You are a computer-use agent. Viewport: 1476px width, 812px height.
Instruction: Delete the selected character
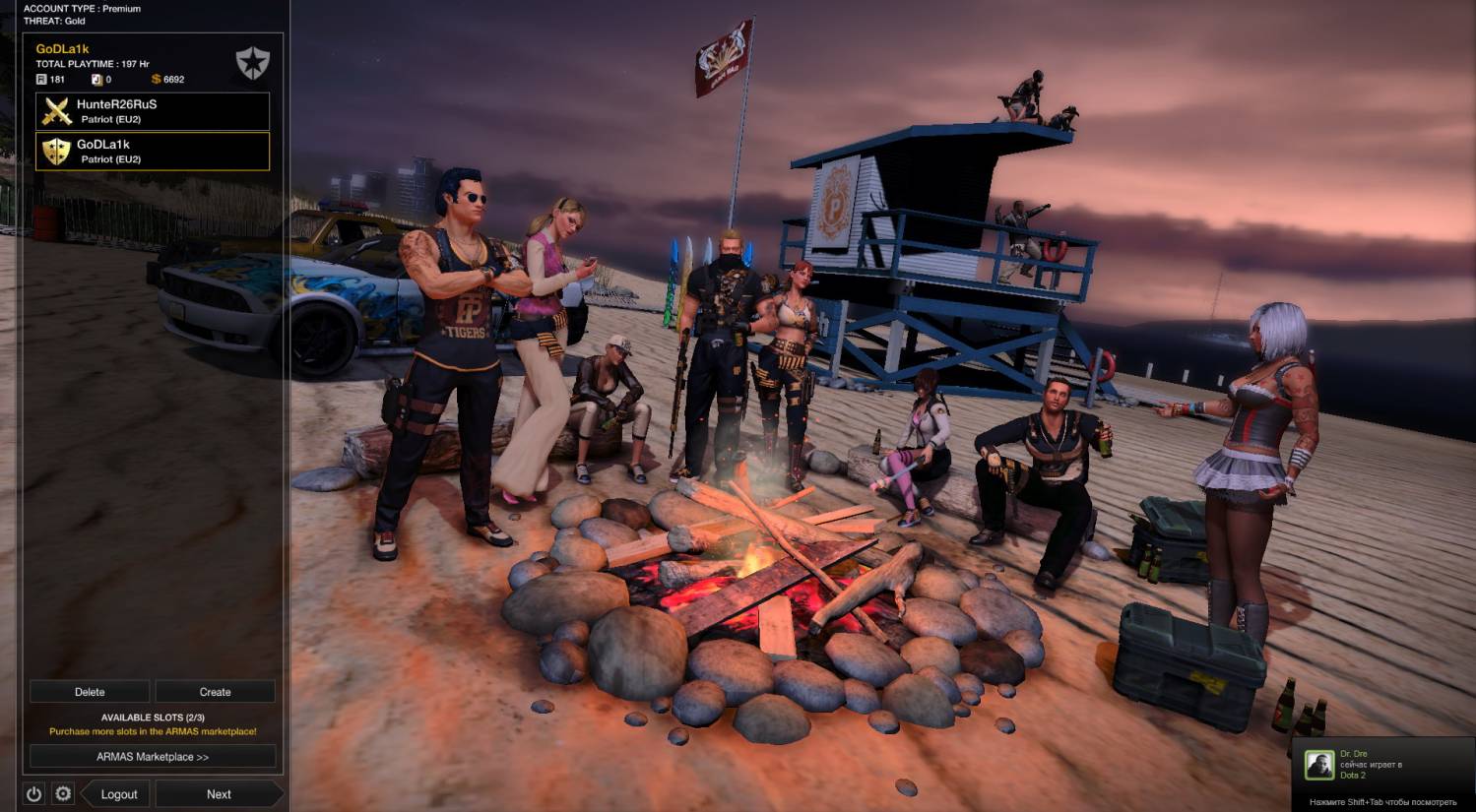tap(90, 692)
